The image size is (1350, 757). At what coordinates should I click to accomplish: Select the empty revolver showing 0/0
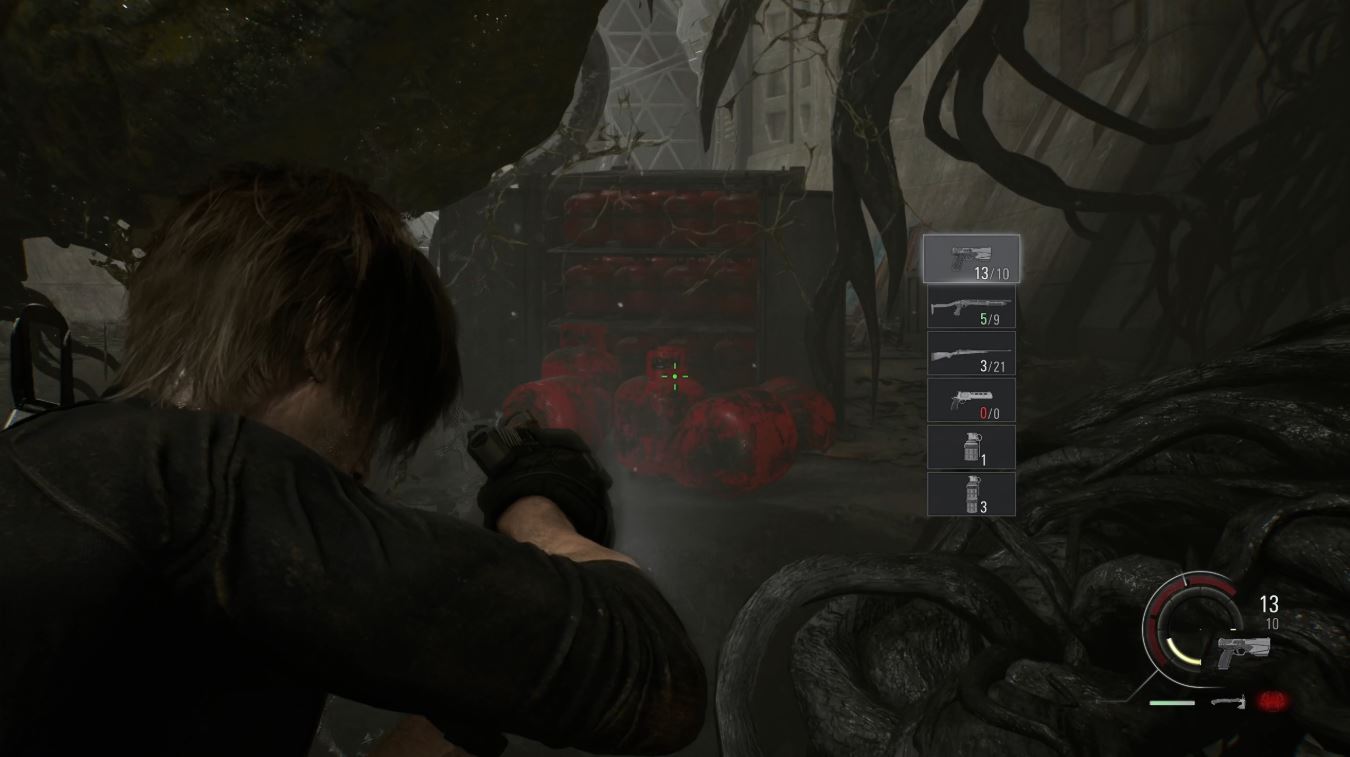[971, 400]
